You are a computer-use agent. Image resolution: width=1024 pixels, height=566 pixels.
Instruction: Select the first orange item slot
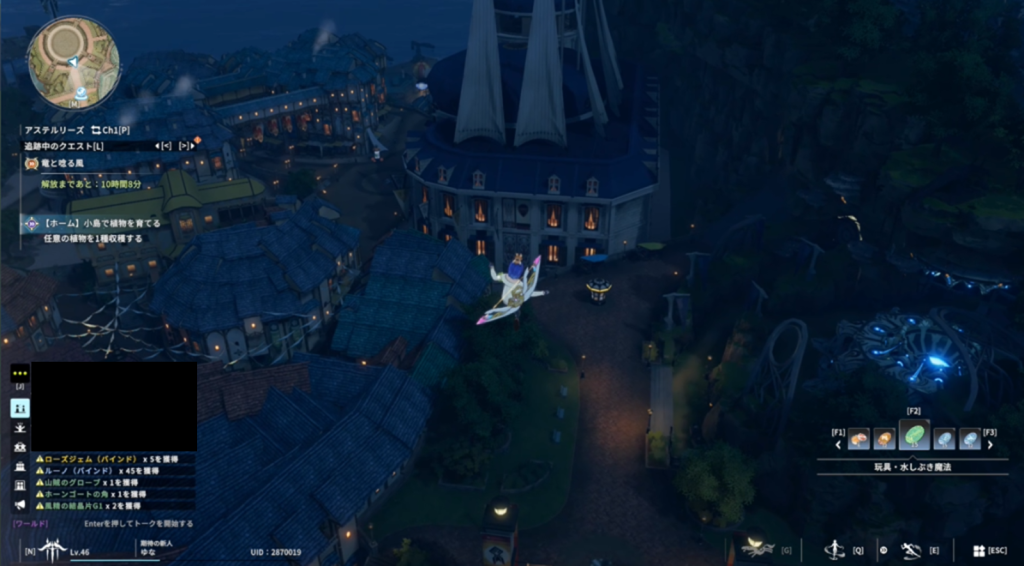pos(858,439)
